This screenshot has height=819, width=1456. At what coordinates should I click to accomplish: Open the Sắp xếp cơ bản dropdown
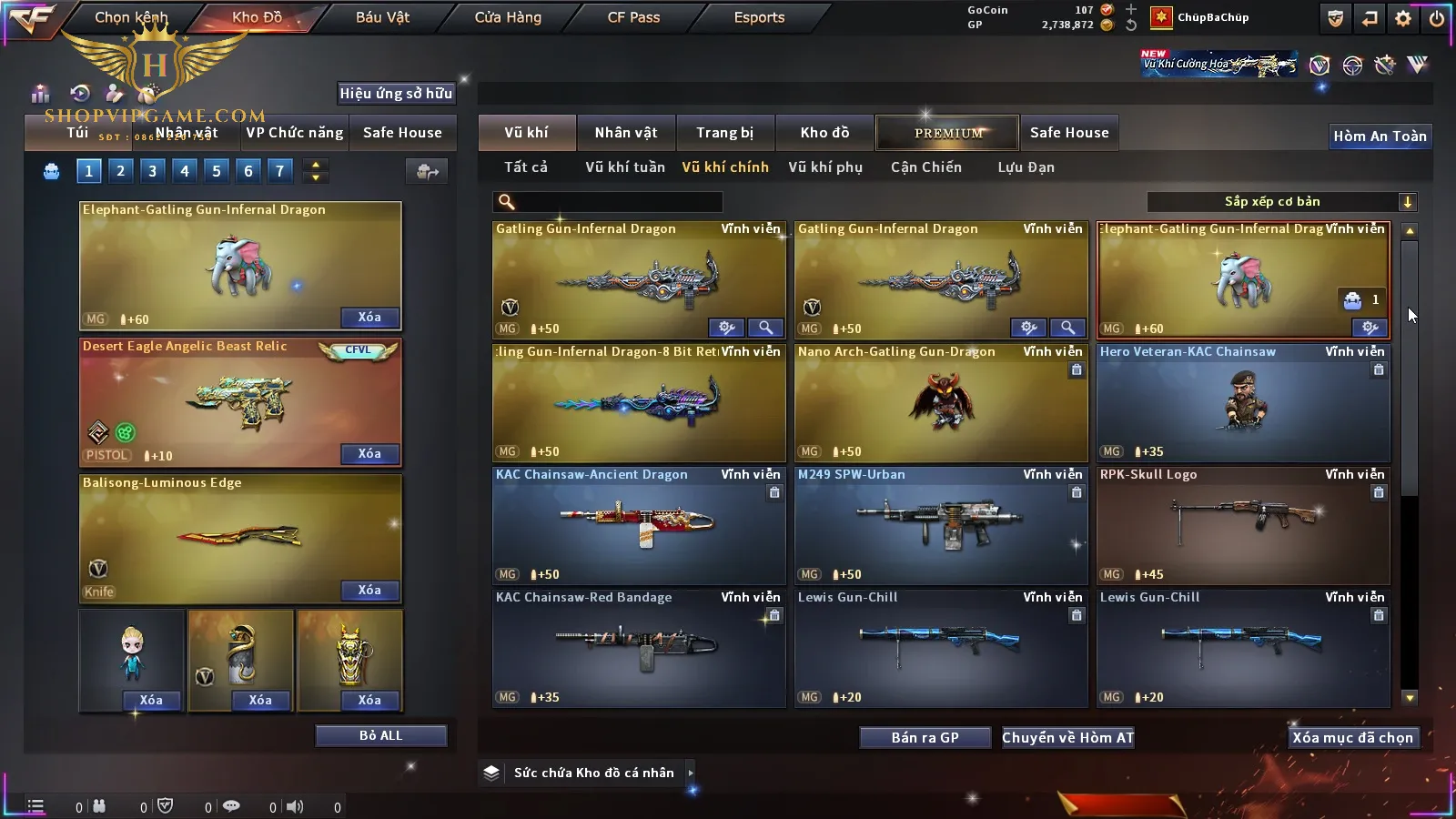click(1281, 202)
